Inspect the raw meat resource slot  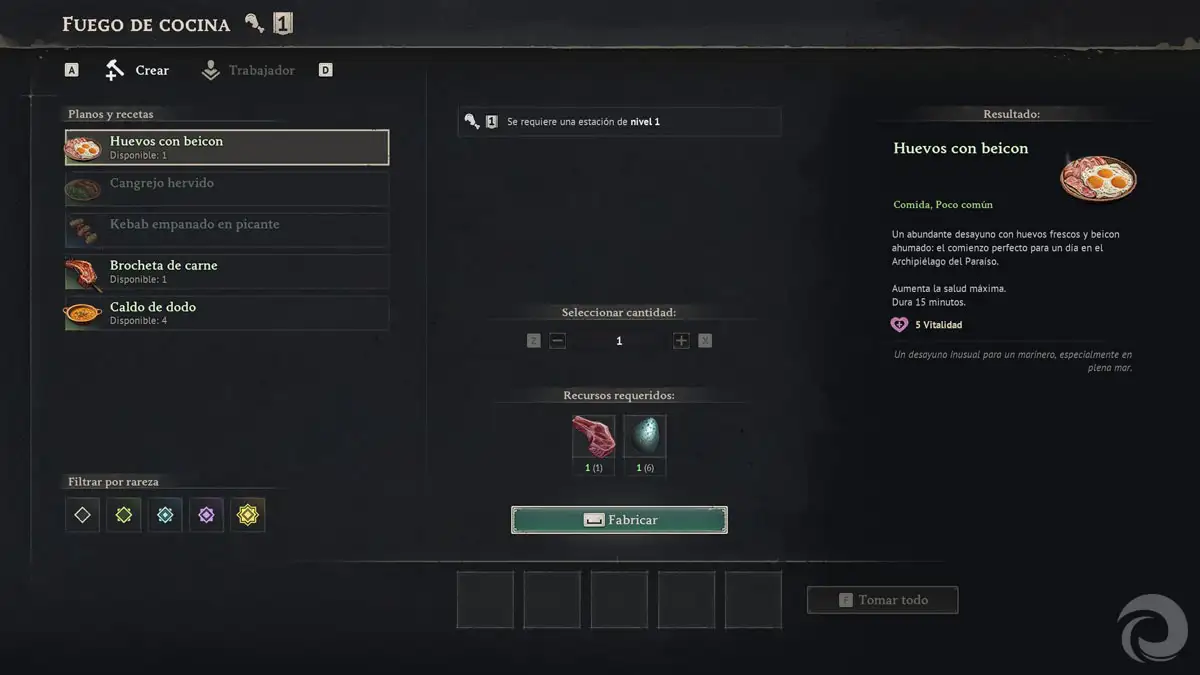[593, 437]
